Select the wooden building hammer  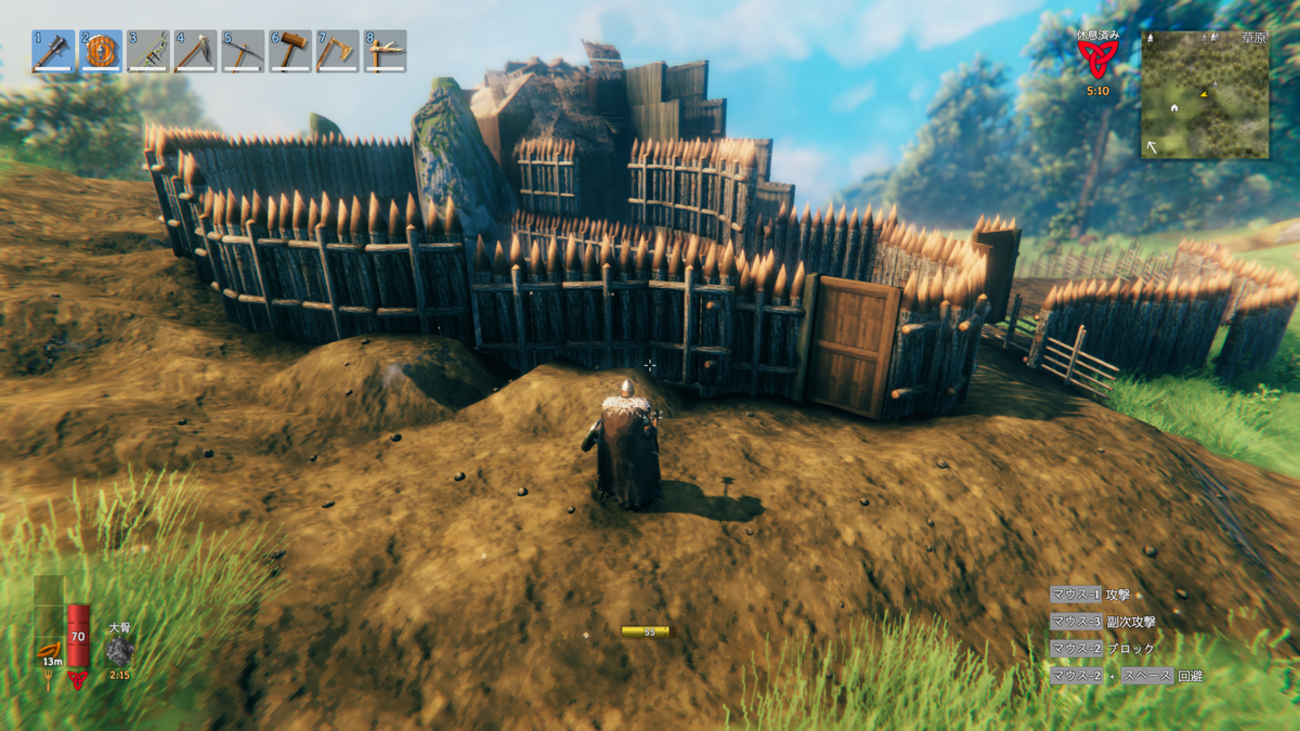(x=290, y=51)
